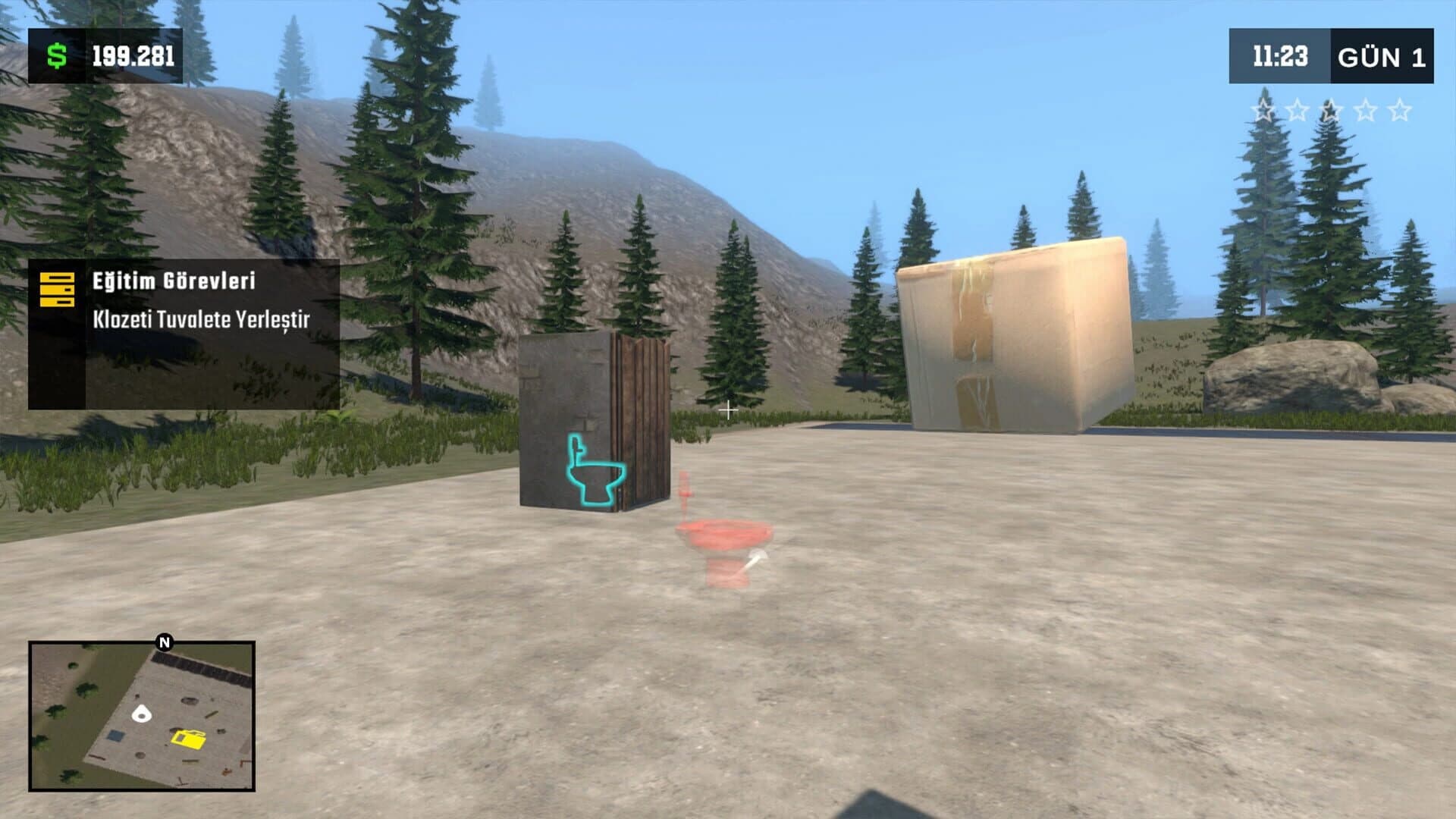Expand the money counter display
1456x819 pixels.
point(106,54)
